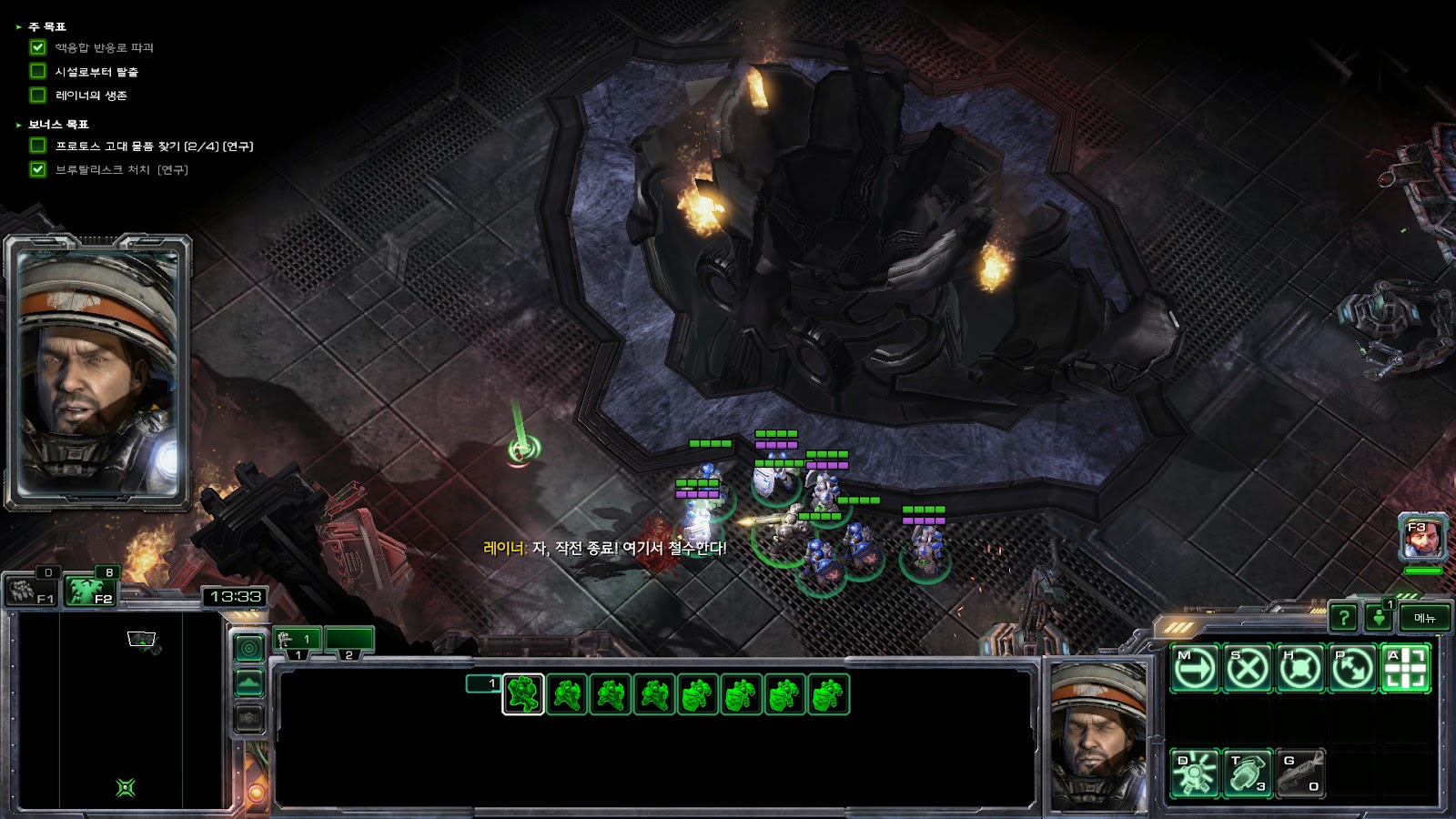
Task: Click the minimap ping signal button
Action: (x=249, y=648)
